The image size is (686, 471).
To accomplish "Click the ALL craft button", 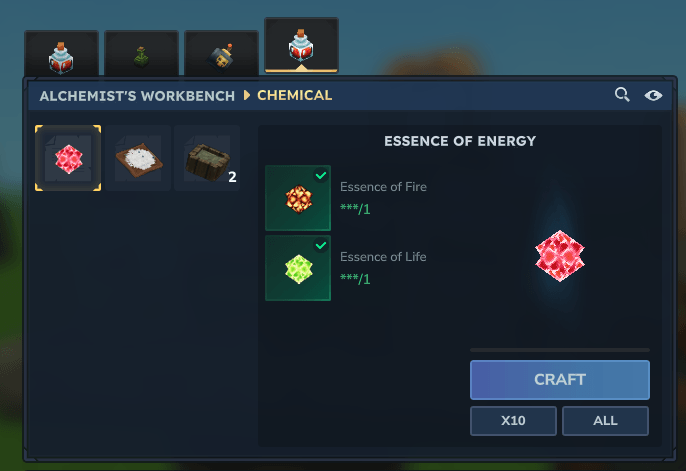I will point(605,421).
